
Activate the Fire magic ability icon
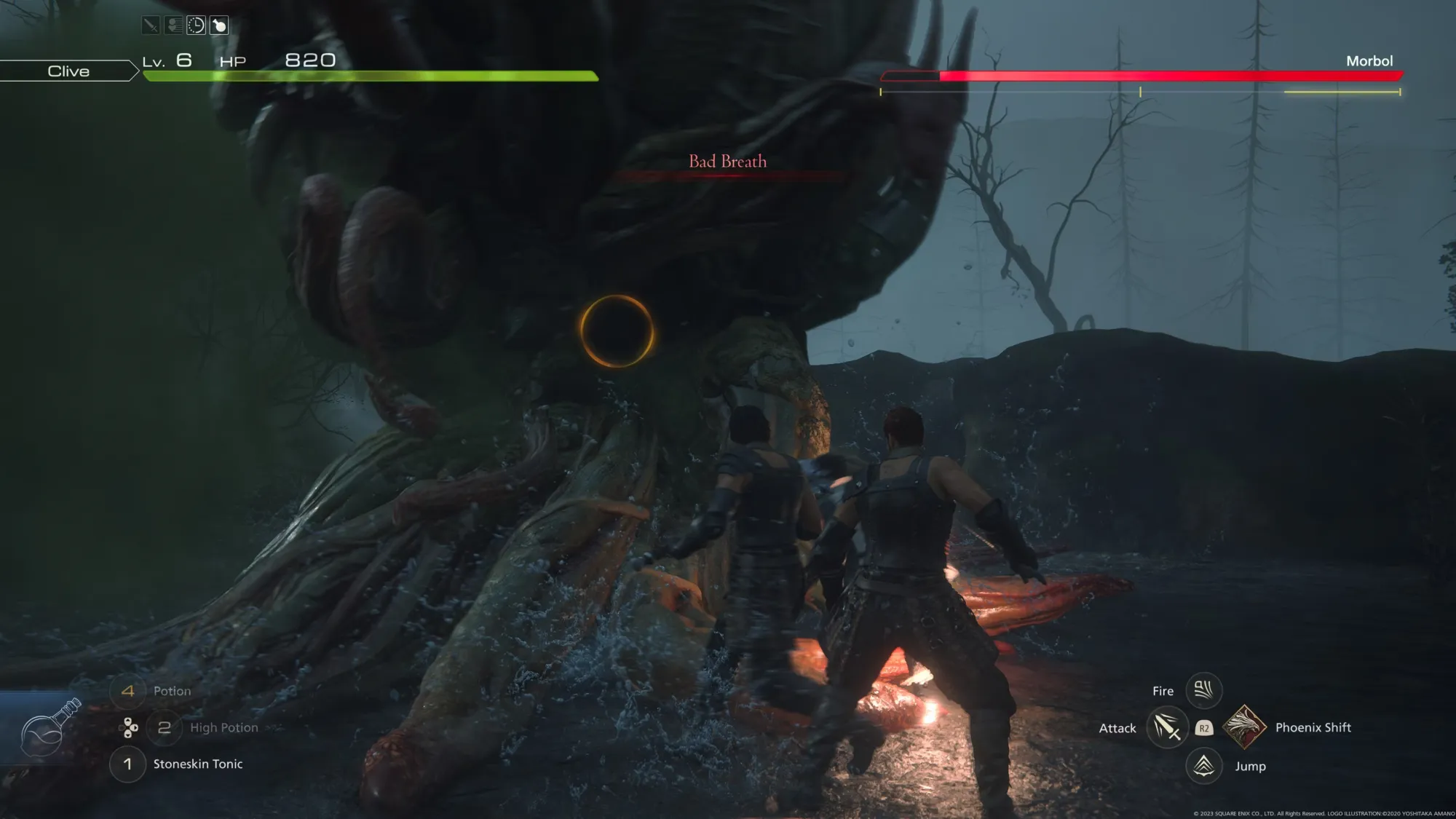tap(1203, 689)
